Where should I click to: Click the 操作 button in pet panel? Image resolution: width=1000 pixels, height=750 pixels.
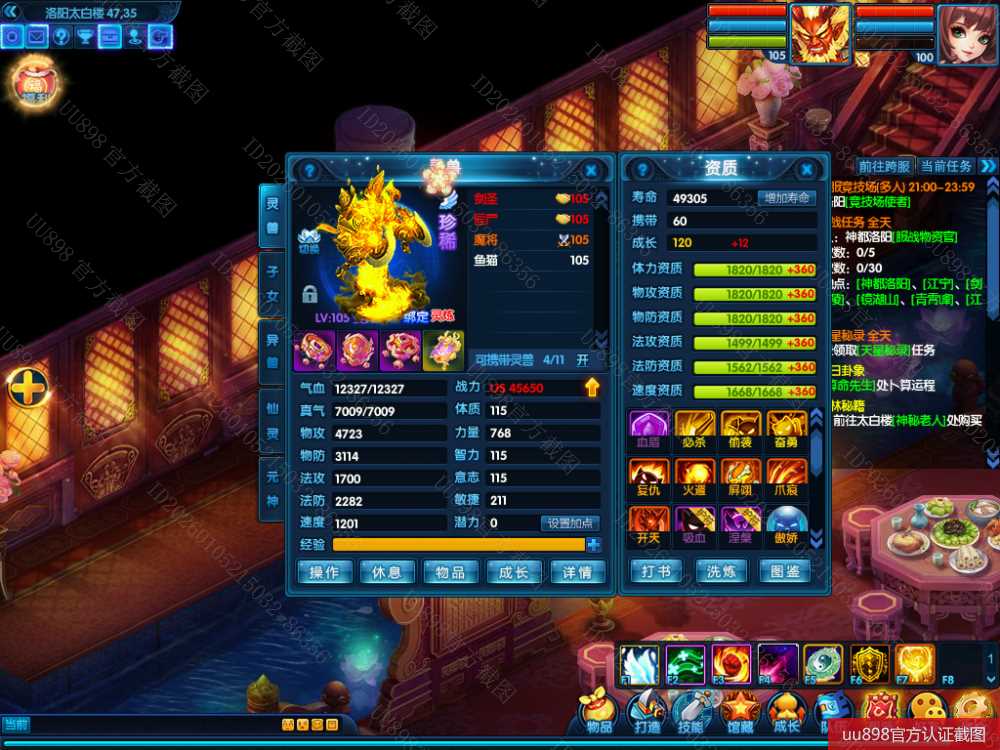pyautogui.click(x=324, y=572)
